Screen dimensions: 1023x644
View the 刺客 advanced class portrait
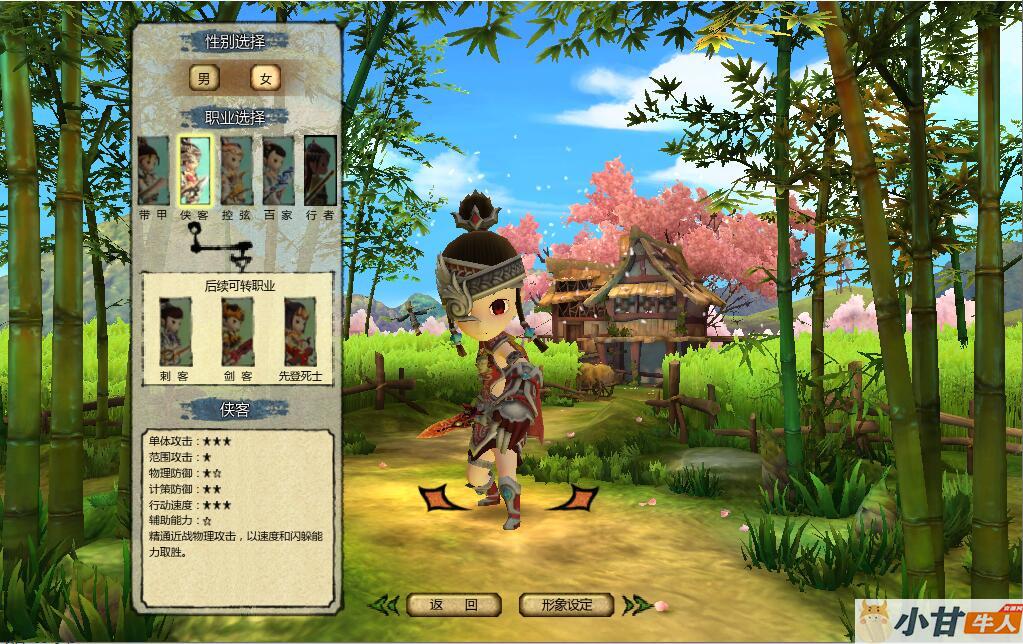176,332
